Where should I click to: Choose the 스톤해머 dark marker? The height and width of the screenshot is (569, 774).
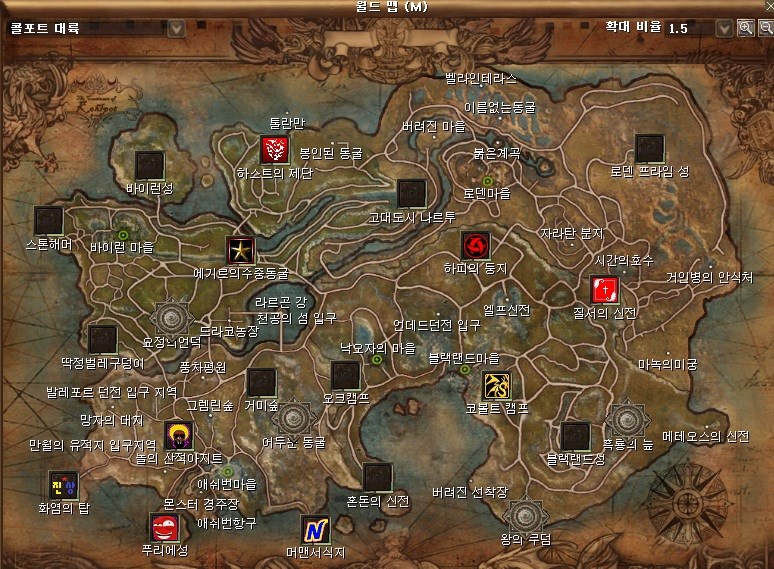point(48,221)
